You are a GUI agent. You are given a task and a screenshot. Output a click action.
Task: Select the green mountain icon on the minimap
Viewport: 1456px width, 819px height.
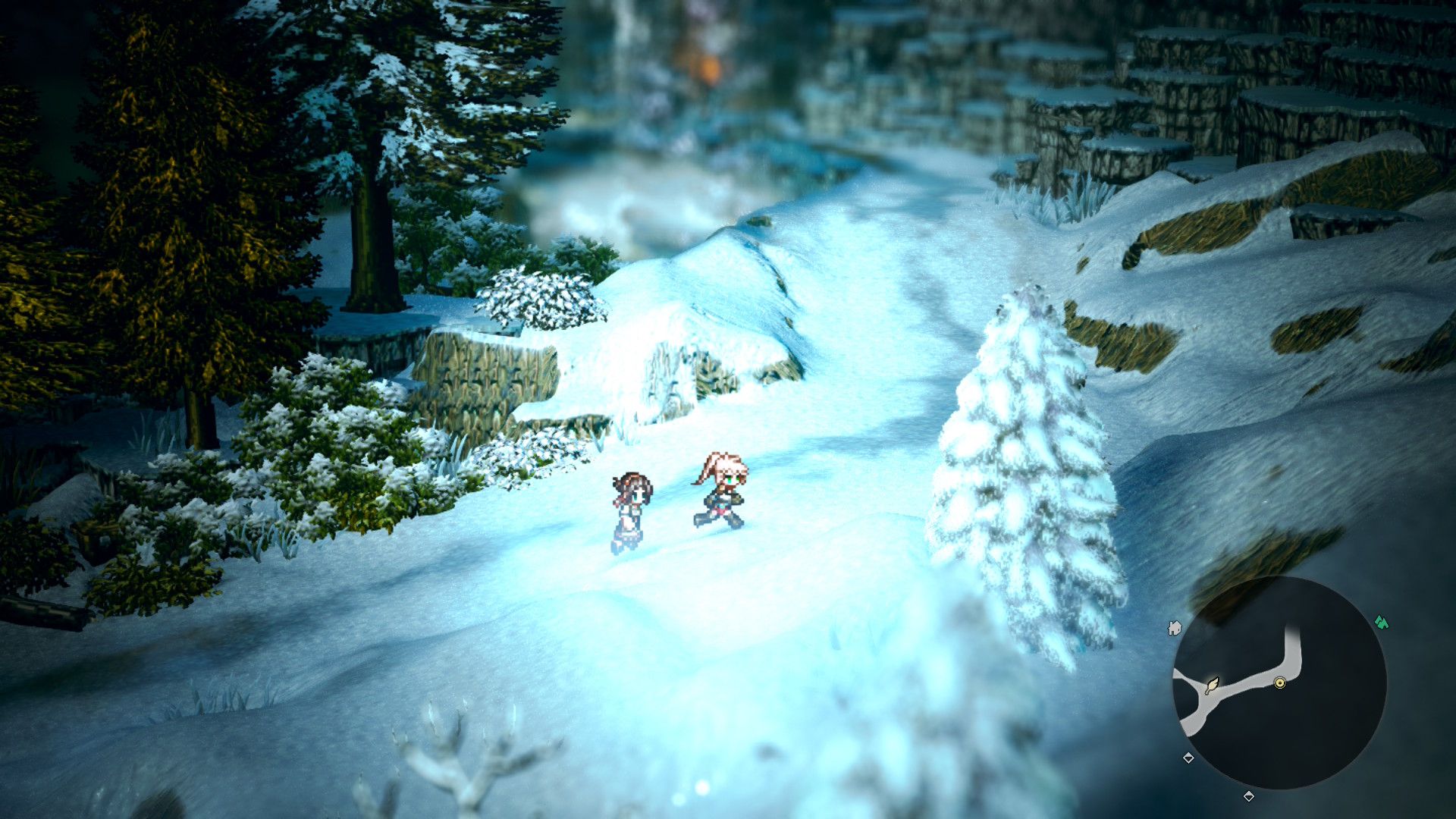[1382, 622]
